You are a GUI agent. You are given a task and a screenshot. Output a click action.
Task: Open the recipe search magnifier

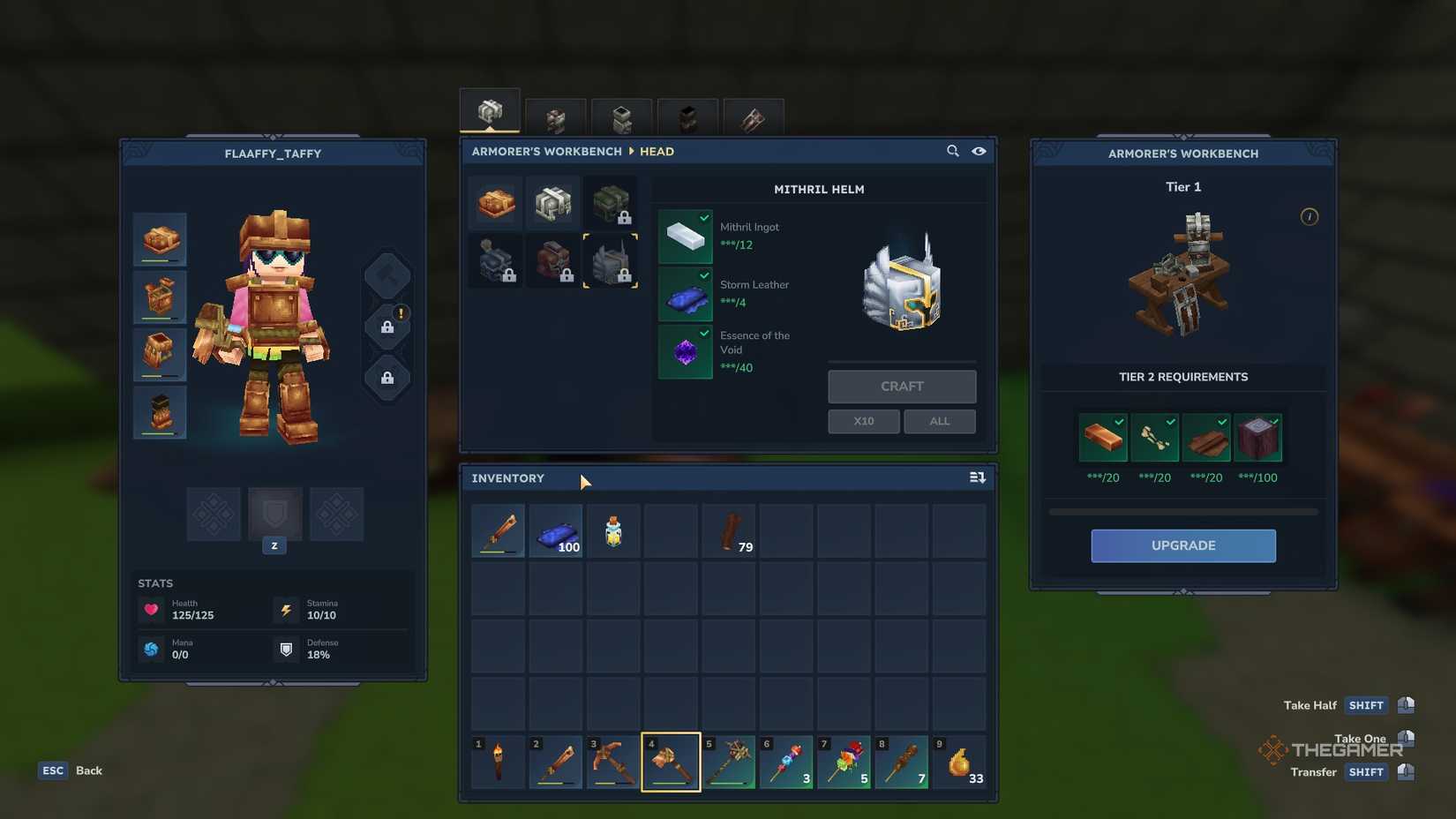click(952, 151)
